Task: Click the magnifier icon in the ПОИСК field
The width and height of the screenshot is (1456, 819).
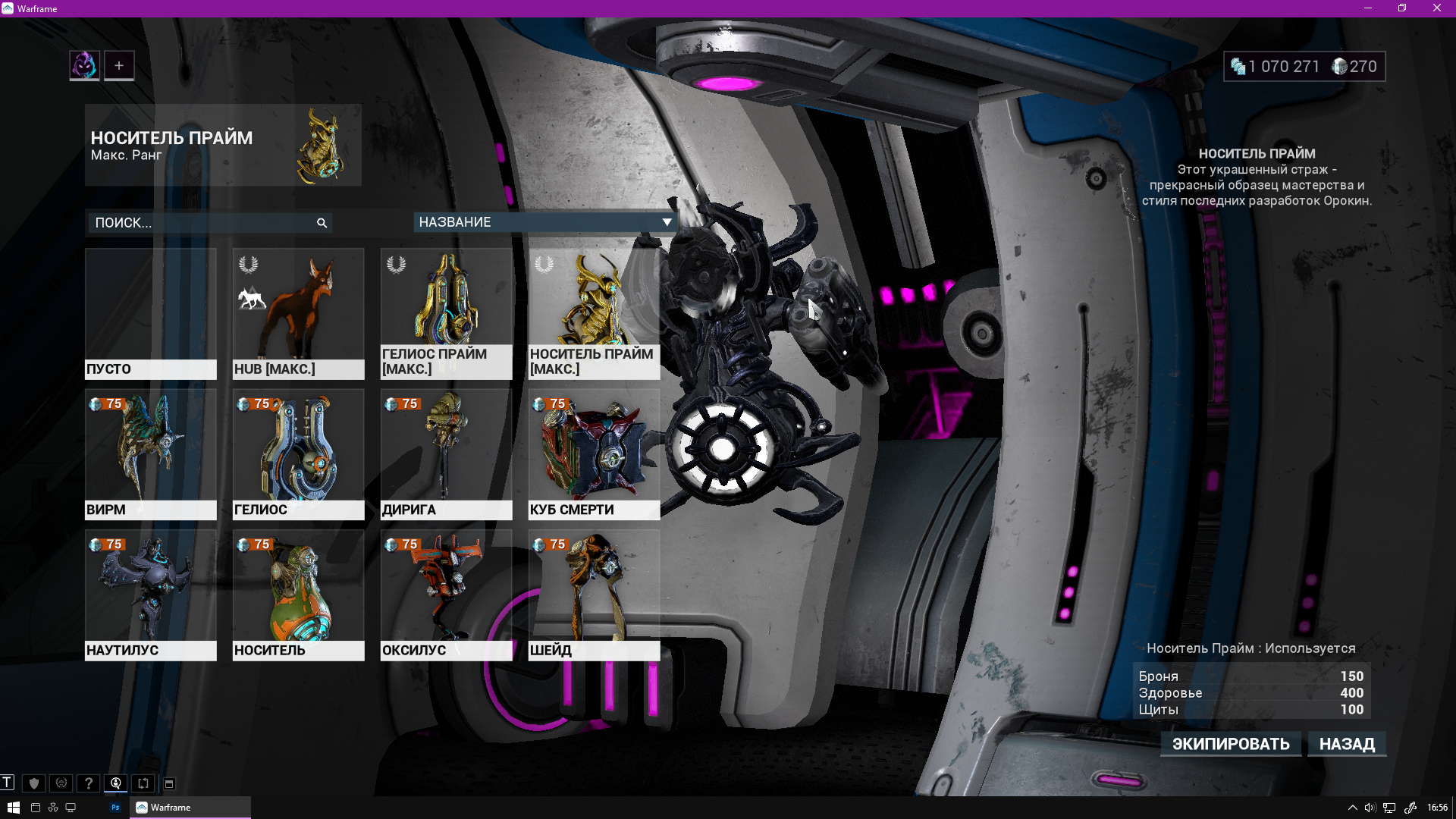Action: [x=321, y=223]
